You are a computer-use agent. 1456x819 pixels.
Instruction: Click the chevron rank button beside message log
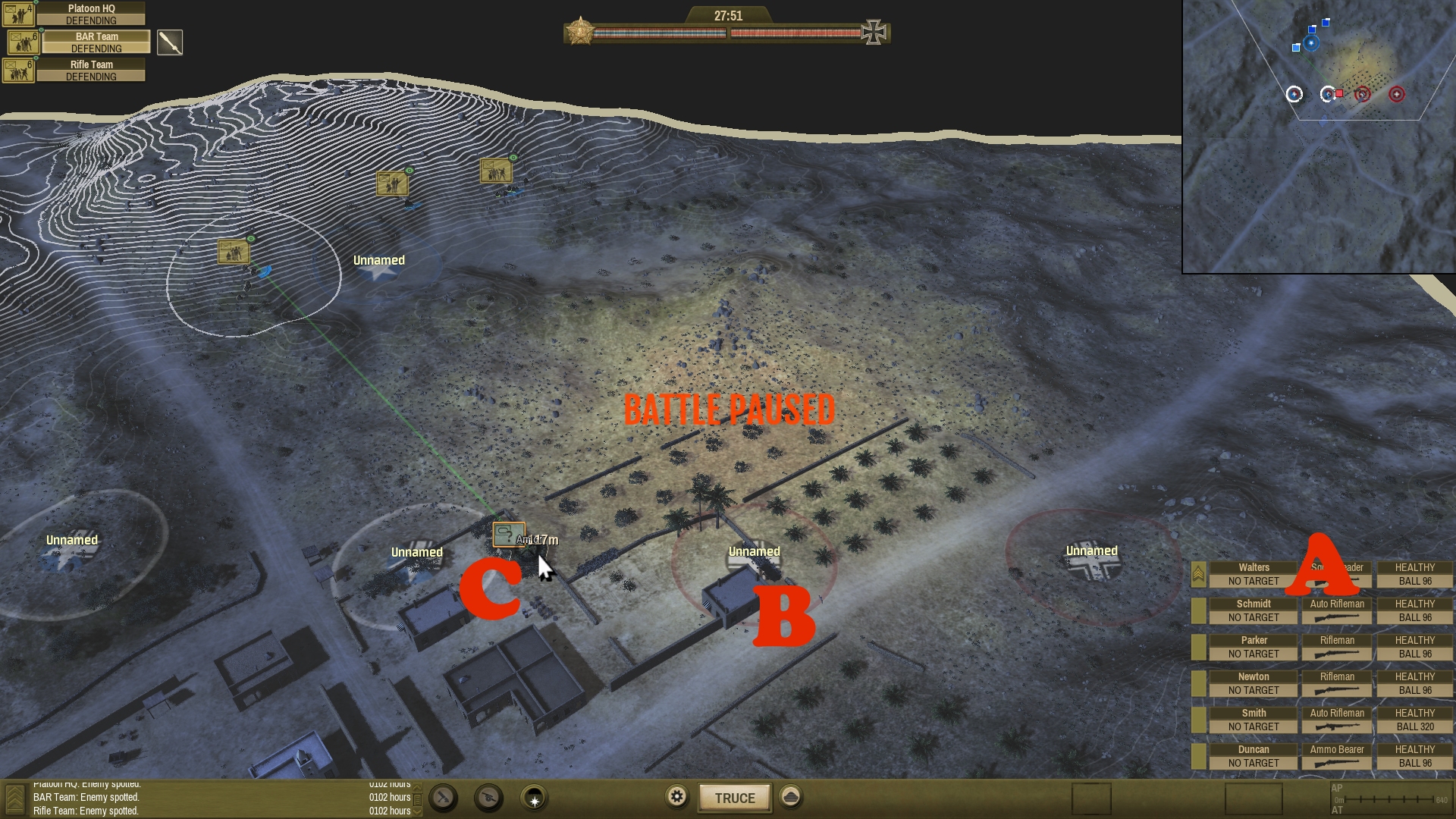point(14,799)
